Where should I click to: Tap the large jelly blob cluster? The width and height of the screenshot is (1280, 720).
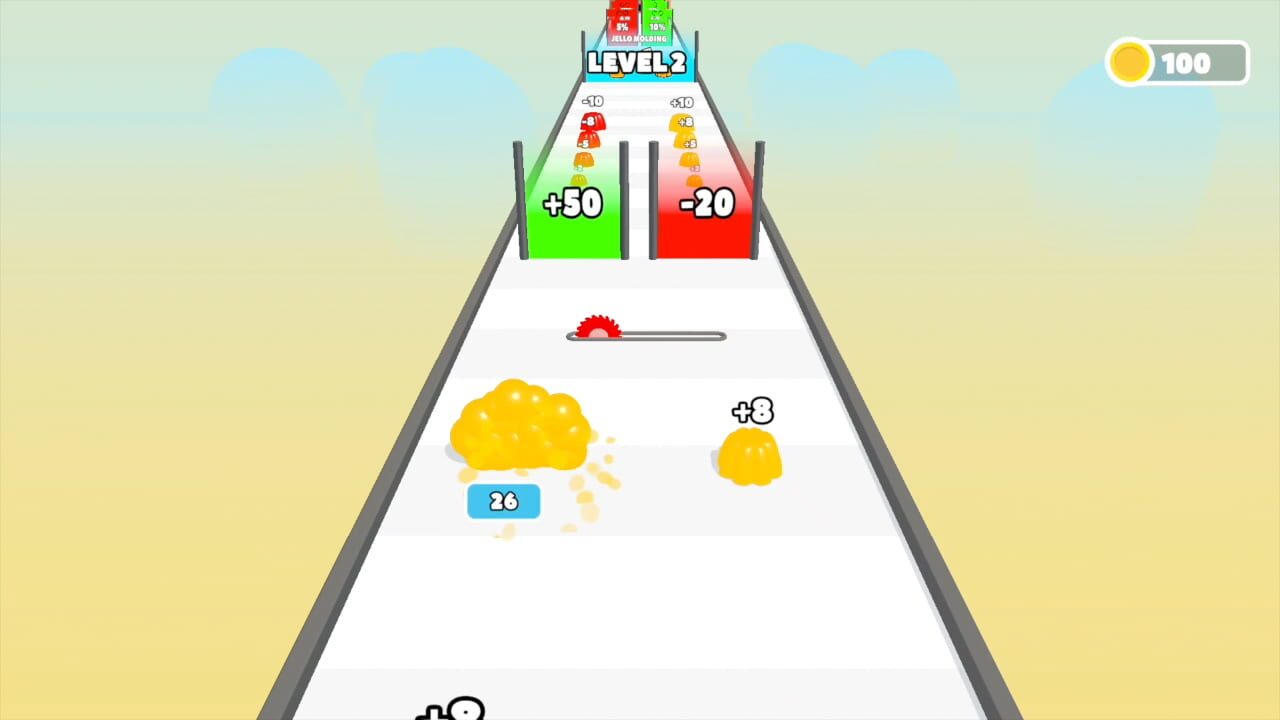522,430
